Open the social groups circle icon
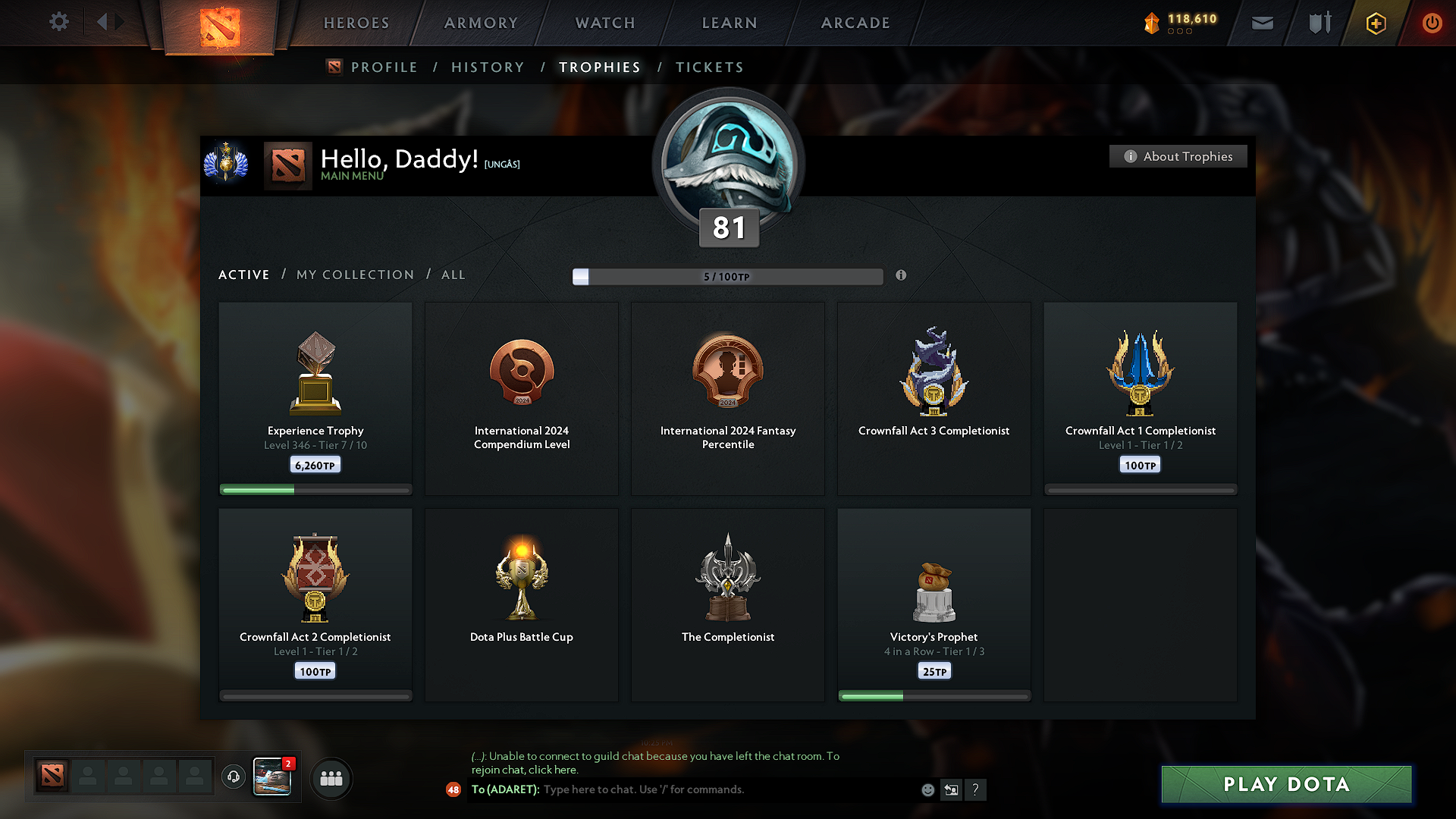This screenshot has width=1456, height=819. [331, 778]
